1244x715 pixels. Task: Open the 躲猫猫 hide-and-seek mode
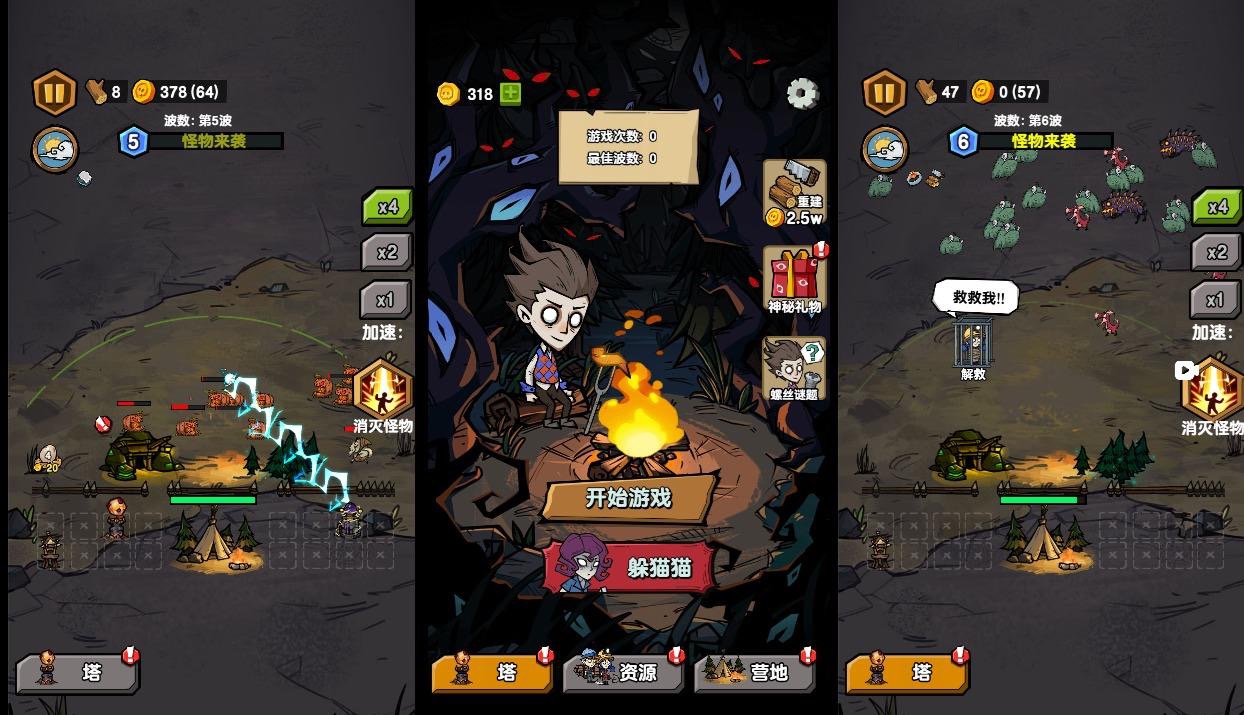click(630, 567)
